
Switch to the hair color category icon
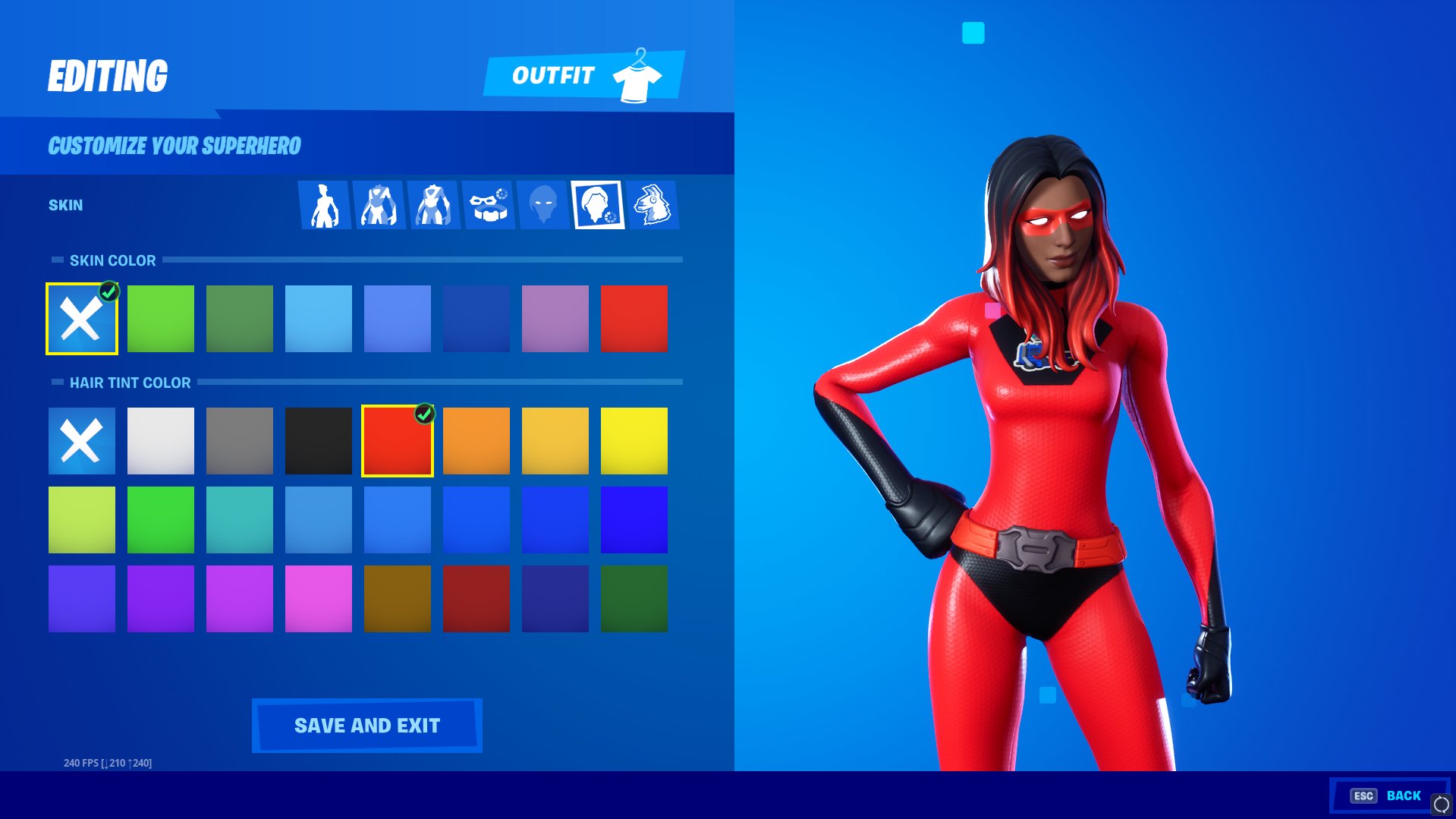click(x=599, y=205)
